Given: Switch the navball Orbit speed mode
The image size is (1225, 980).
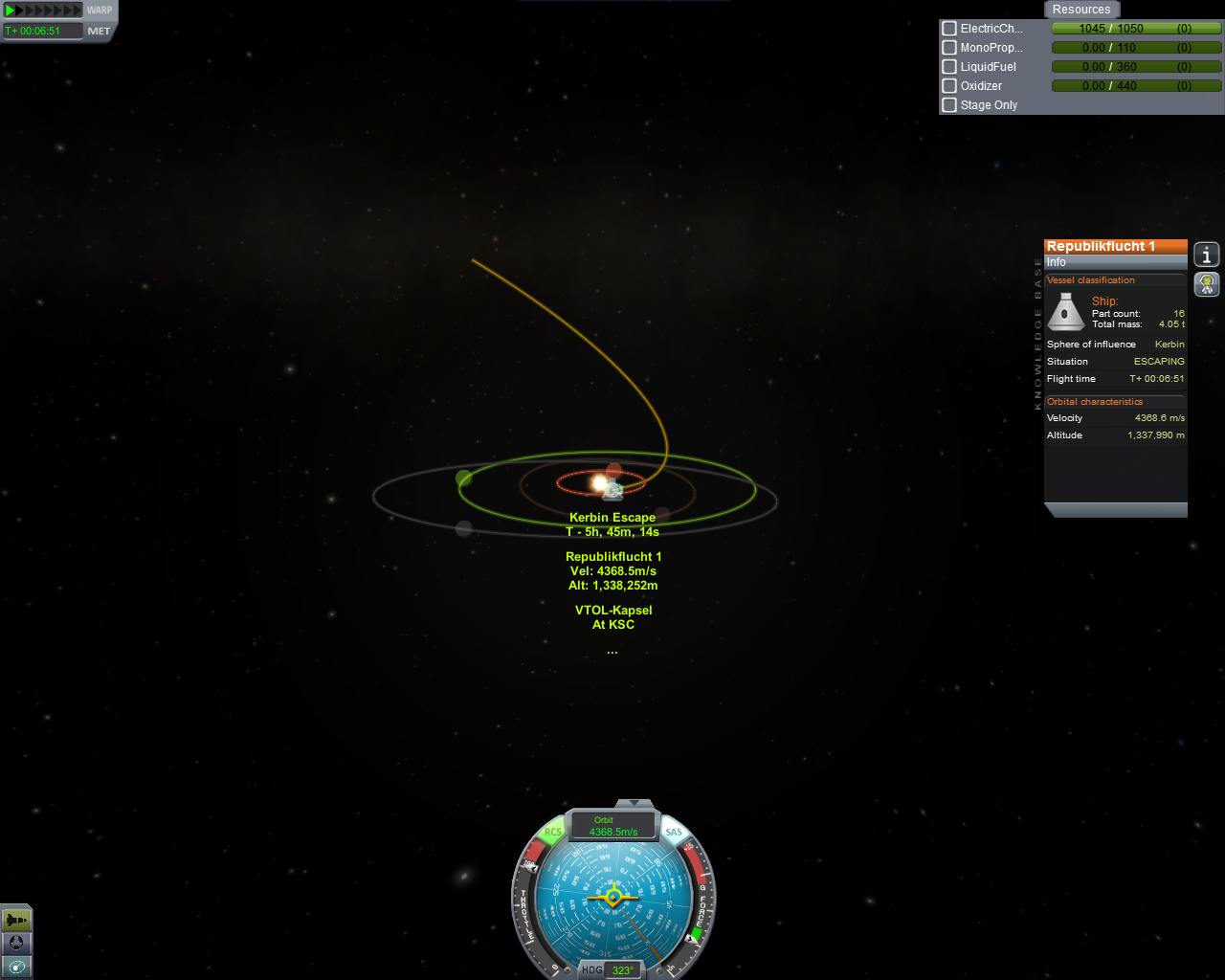Looking at the screenshot, I should coord(612,826).
